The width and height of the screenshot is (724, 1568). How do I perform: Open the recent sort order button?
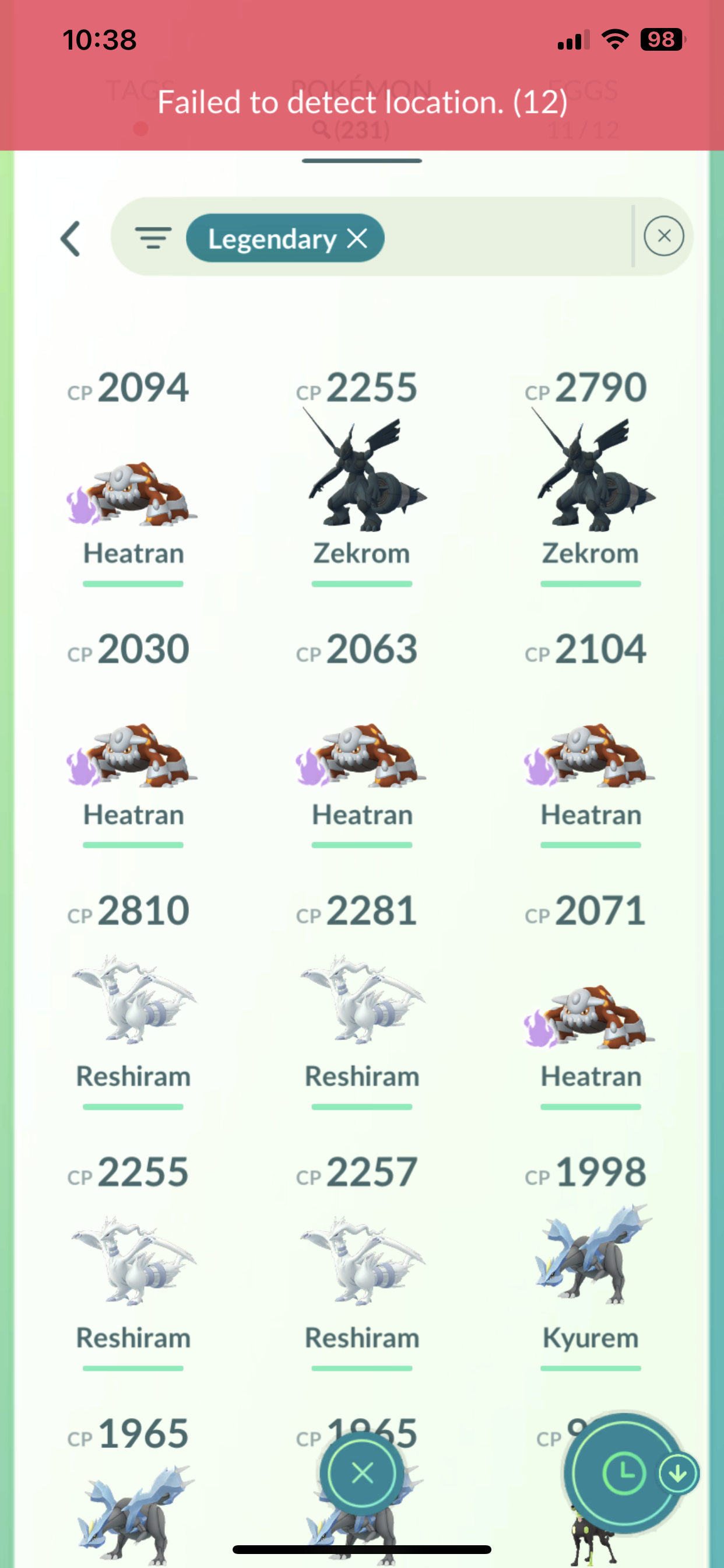[x=624, y=1473]
